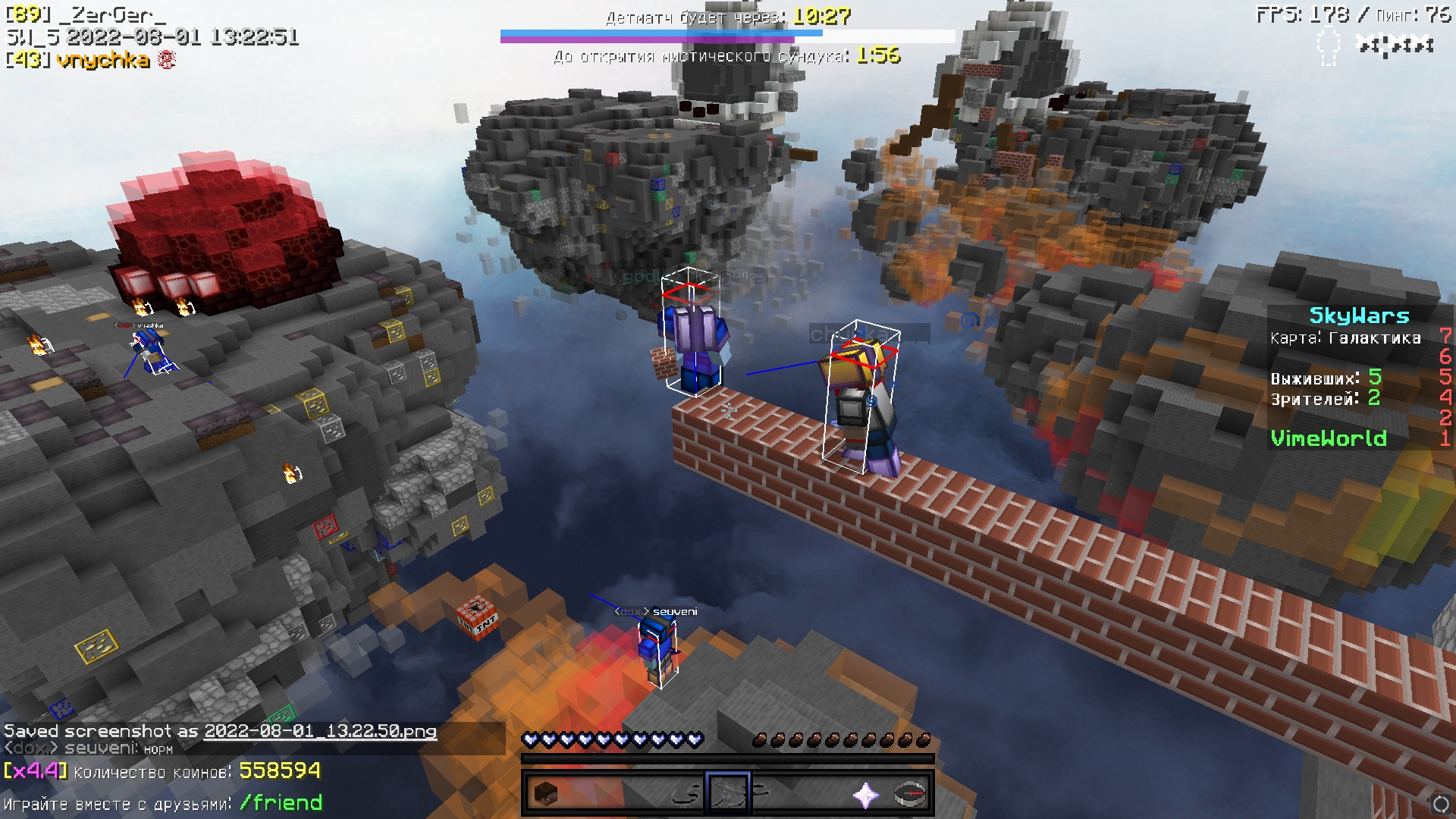
Task: Select the nether star hotbar slot
Action: [865, 794]
